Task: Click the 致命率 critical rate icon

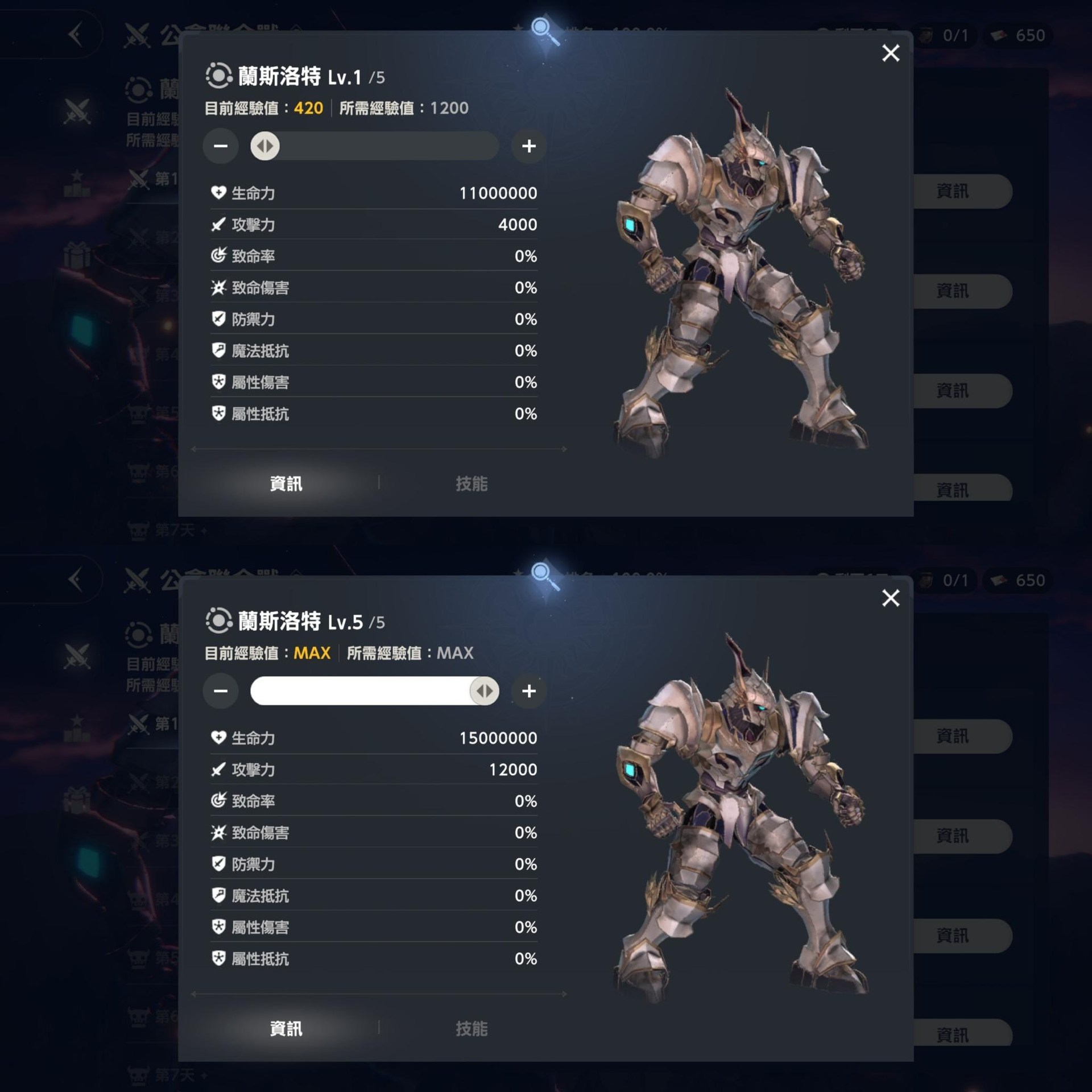Action: tap(218, 256)
